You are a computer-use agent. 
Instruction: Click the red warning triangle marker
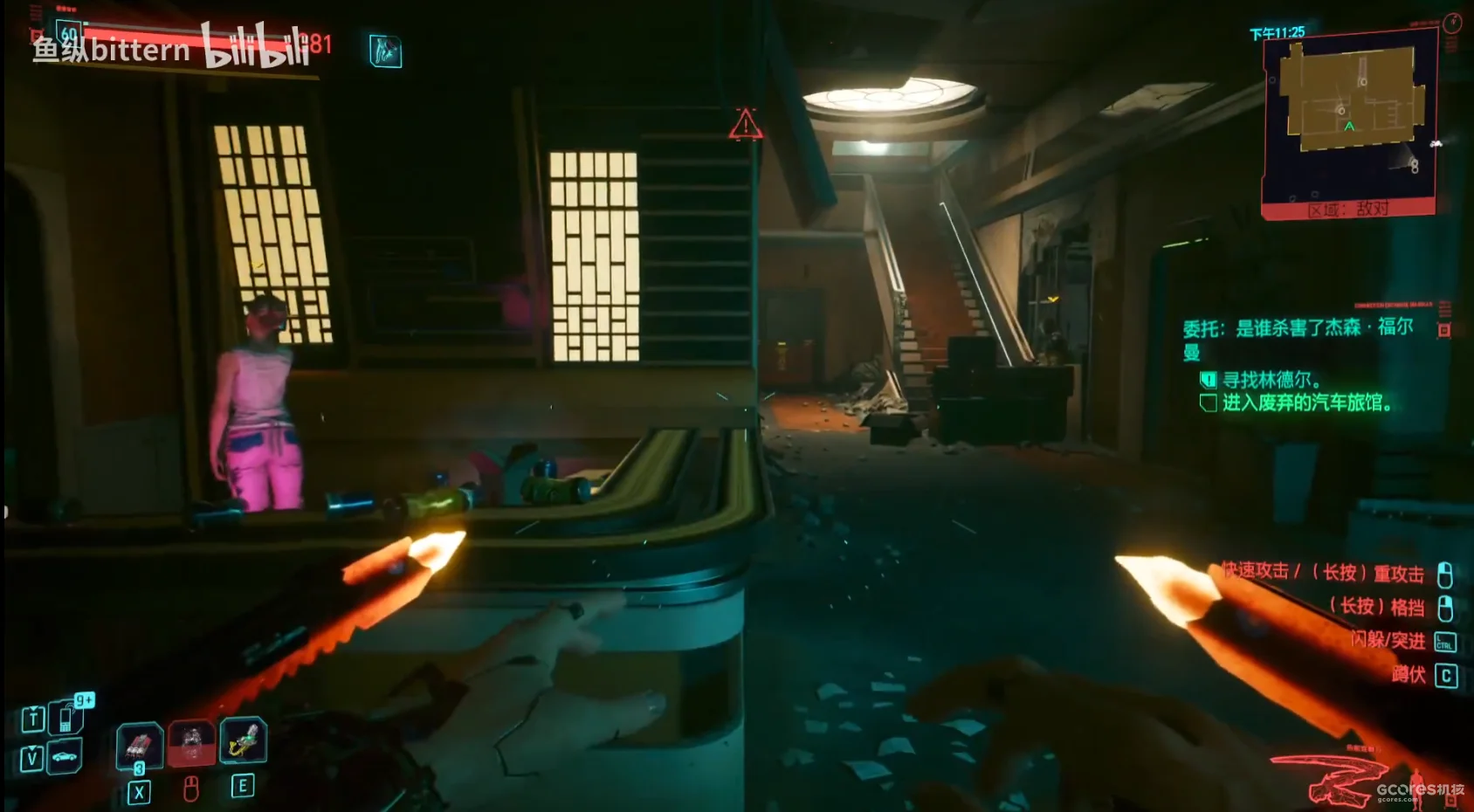pos(746,125)
